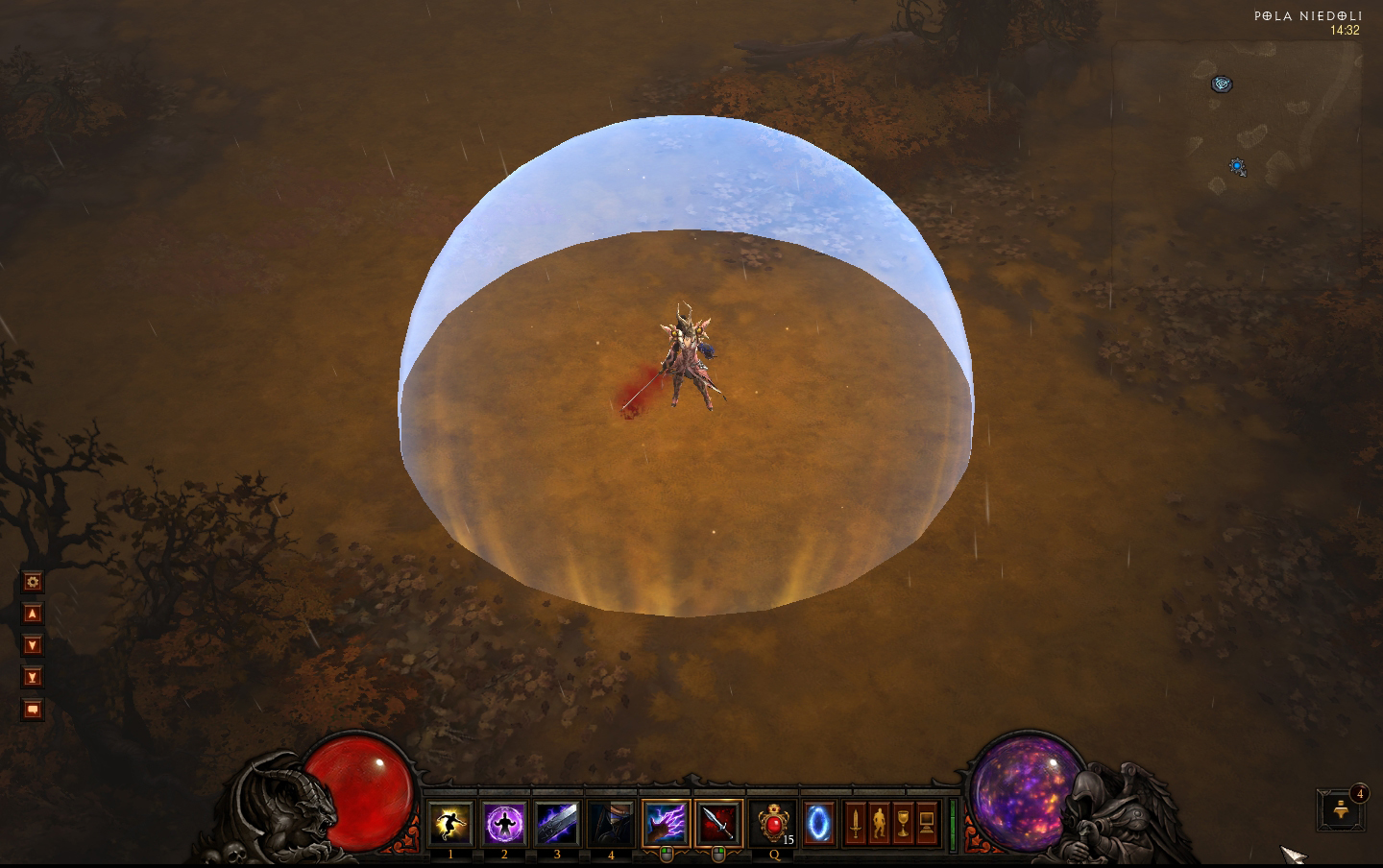Click the goblet menu button
Viewport: 1383px width, 868px height.
[903, 823]
